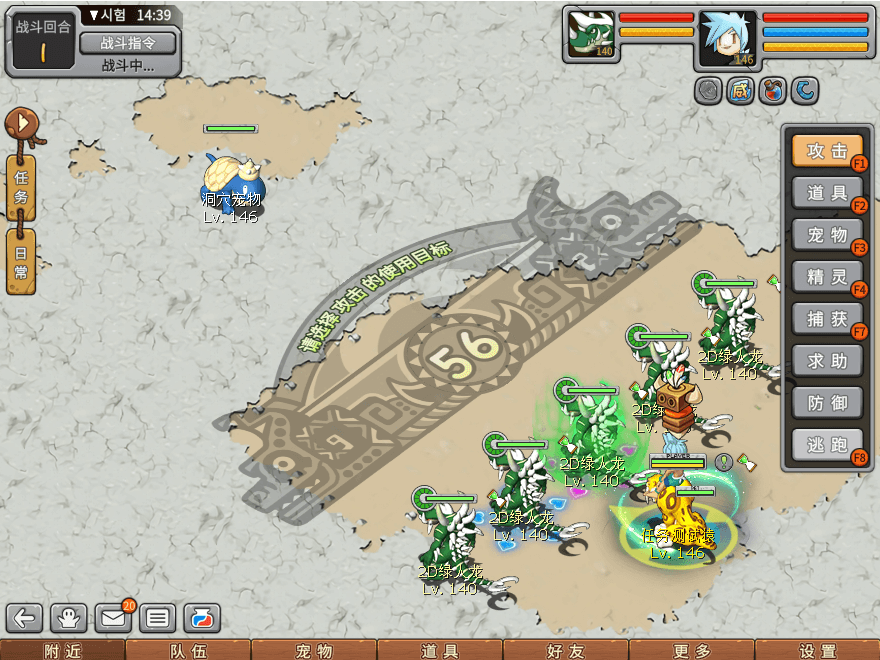Image resolution: width=880 pixels, height=660 pixels.
Task: Open the 好友 friends tab
Action: tap(566, 650)
